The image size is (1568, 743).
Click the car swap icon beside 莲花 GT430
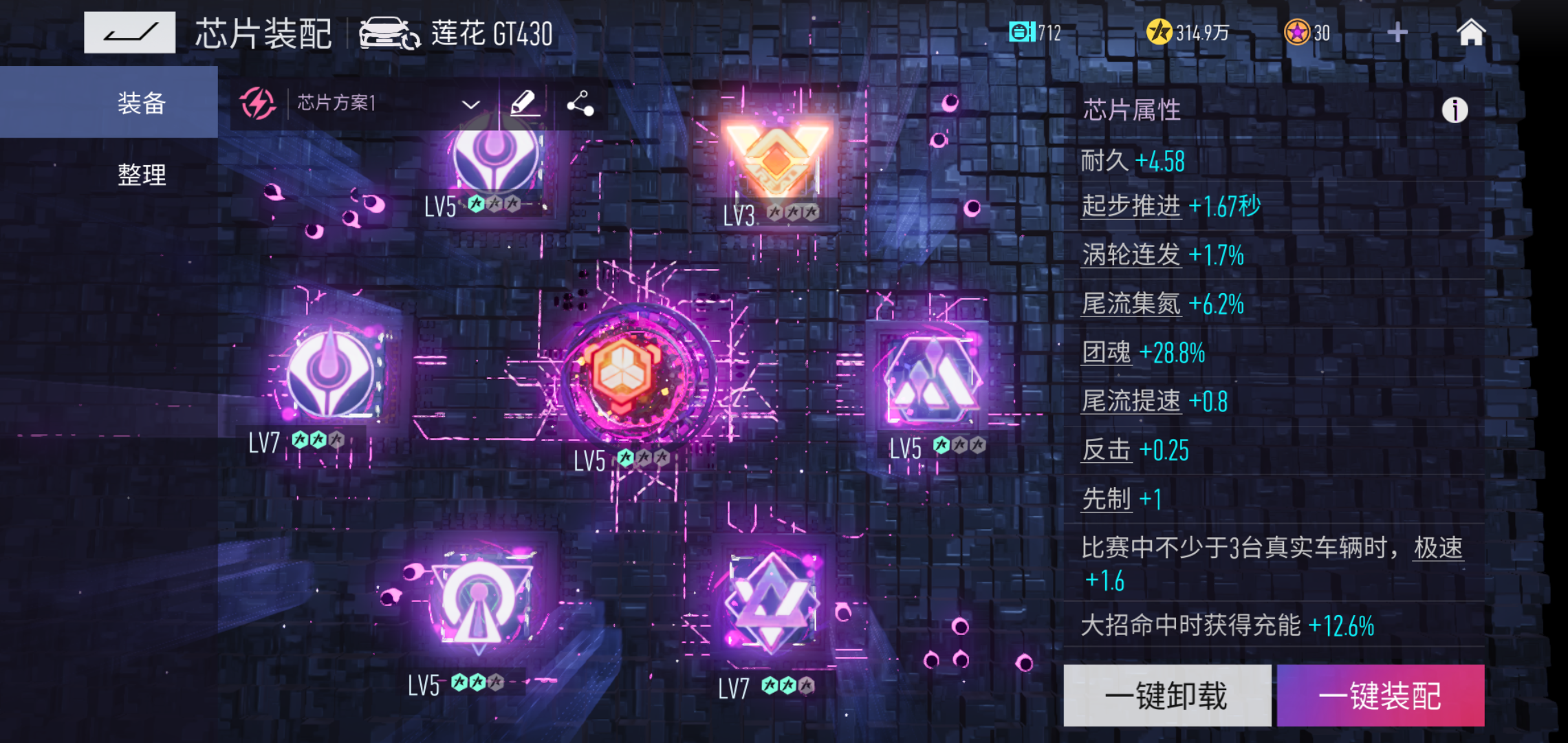tap(385, 32)
